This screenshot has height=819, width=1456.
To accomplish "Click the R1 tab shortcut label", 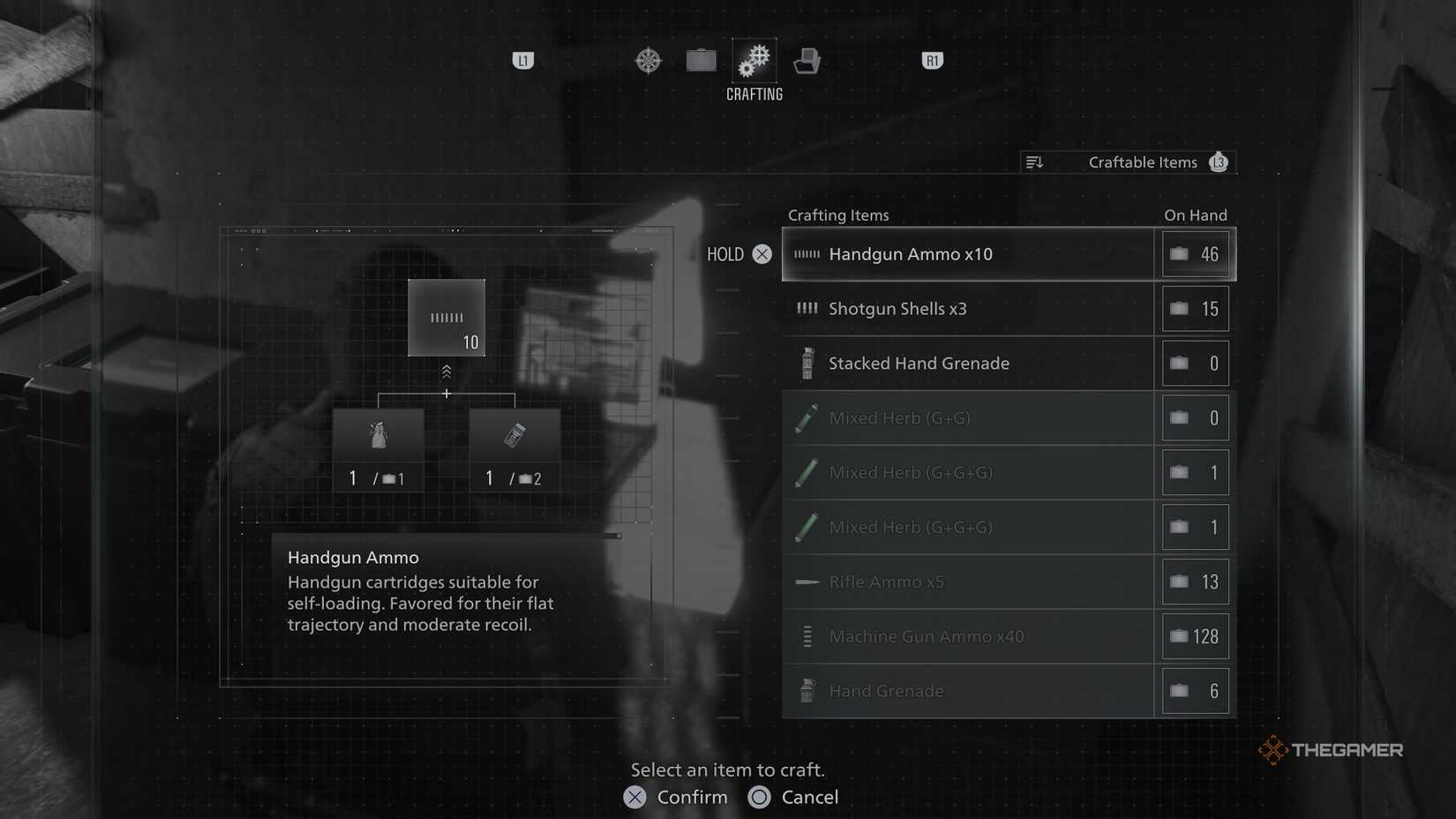I will coord(932,60).
